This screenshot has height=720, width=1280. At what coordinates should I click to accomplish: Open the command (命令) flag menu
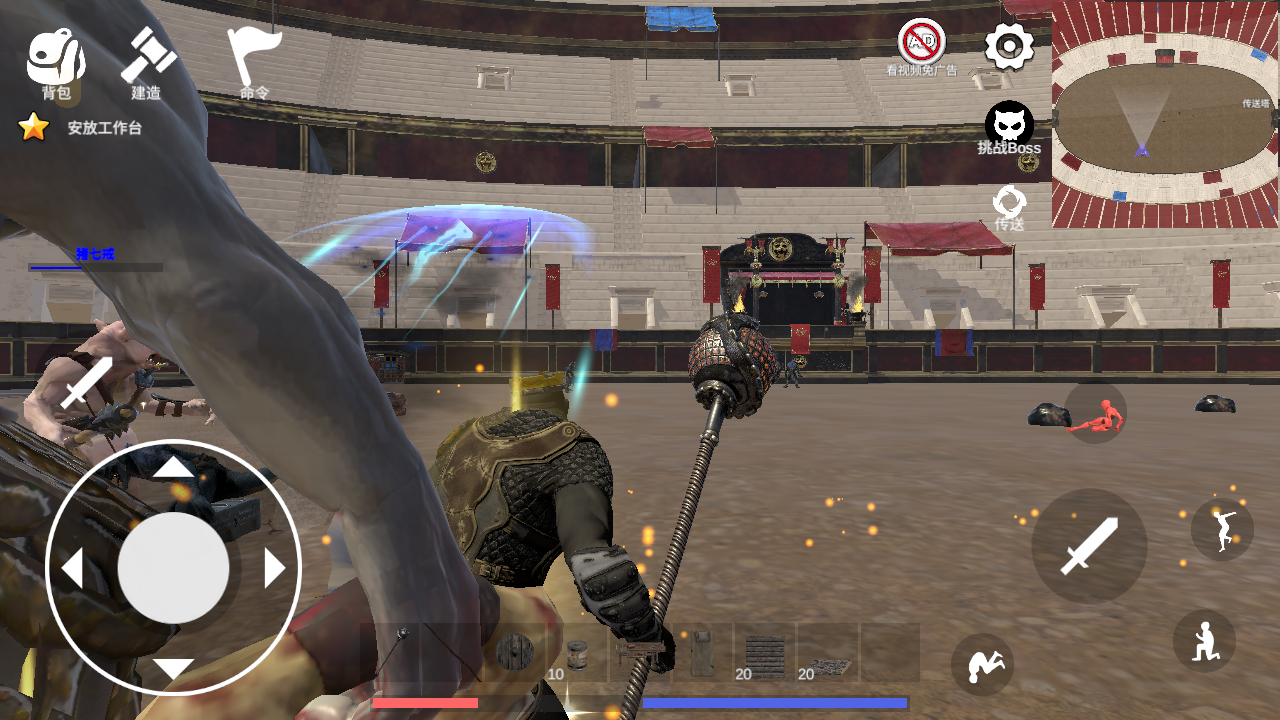click(253, 62)
